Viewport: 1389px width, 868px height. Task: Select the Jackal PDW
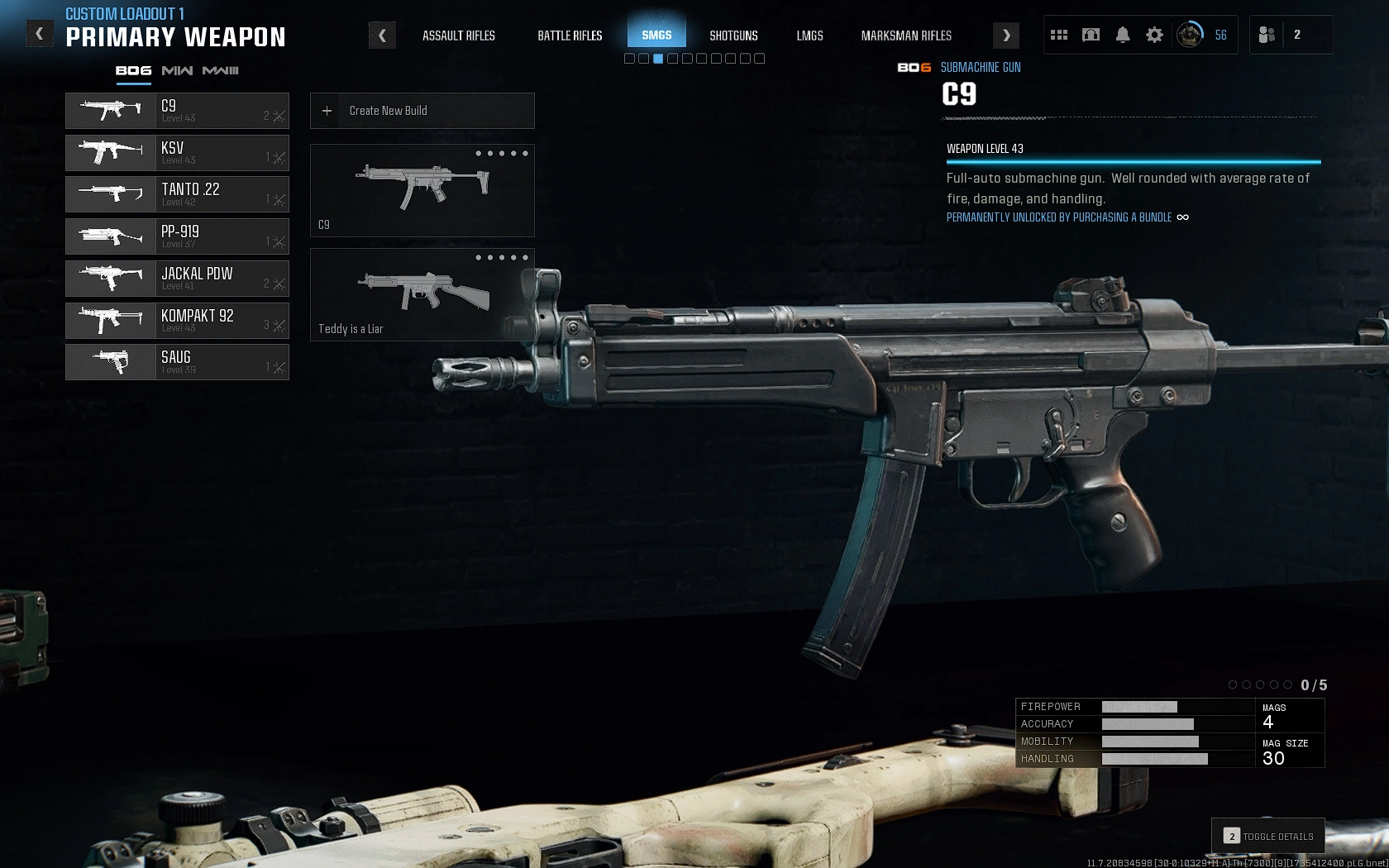[x=177, y=279]
